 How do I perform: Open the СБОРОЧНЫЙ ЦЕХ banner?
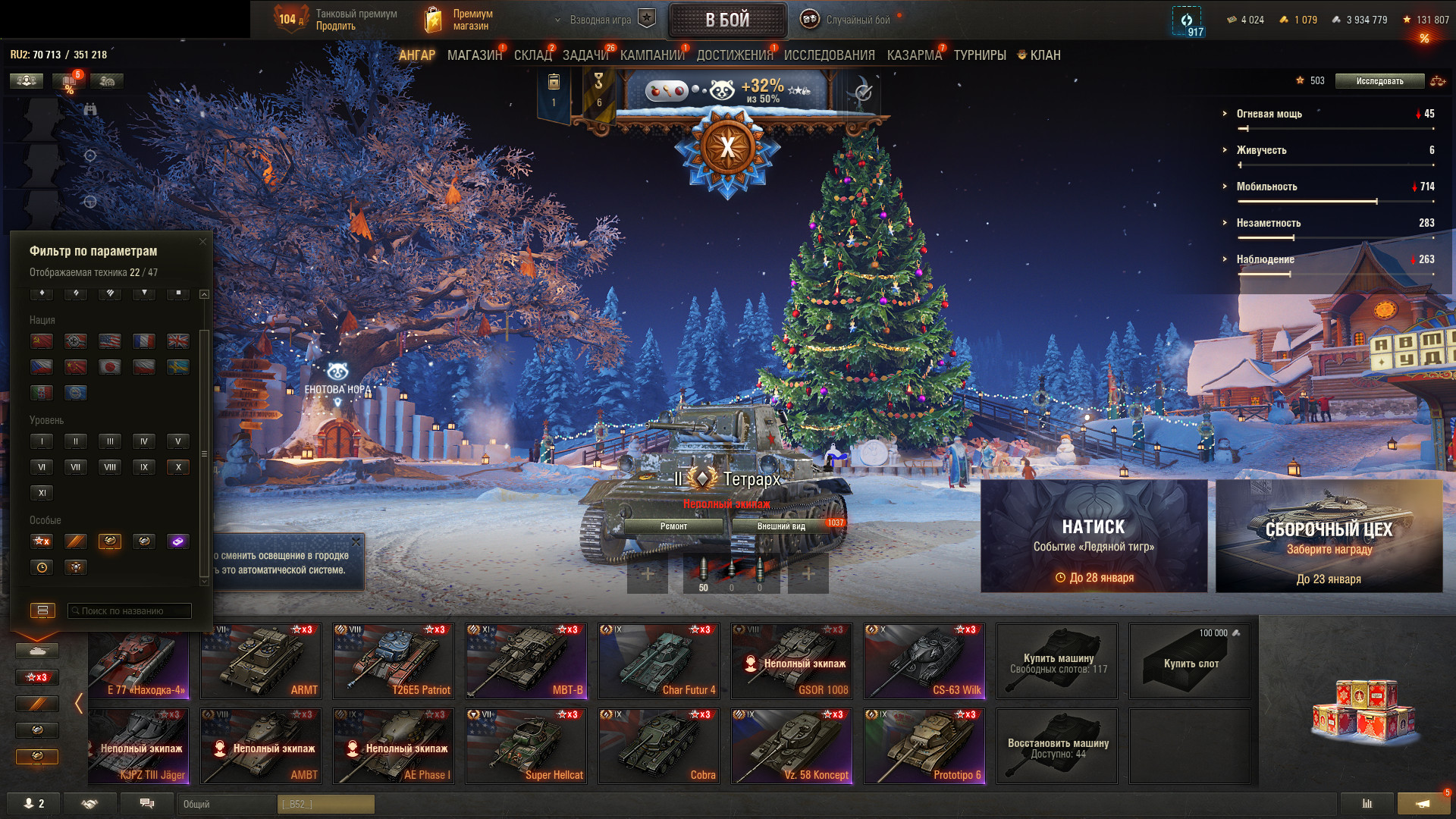pyautogui.click(x=1329, y=536)
